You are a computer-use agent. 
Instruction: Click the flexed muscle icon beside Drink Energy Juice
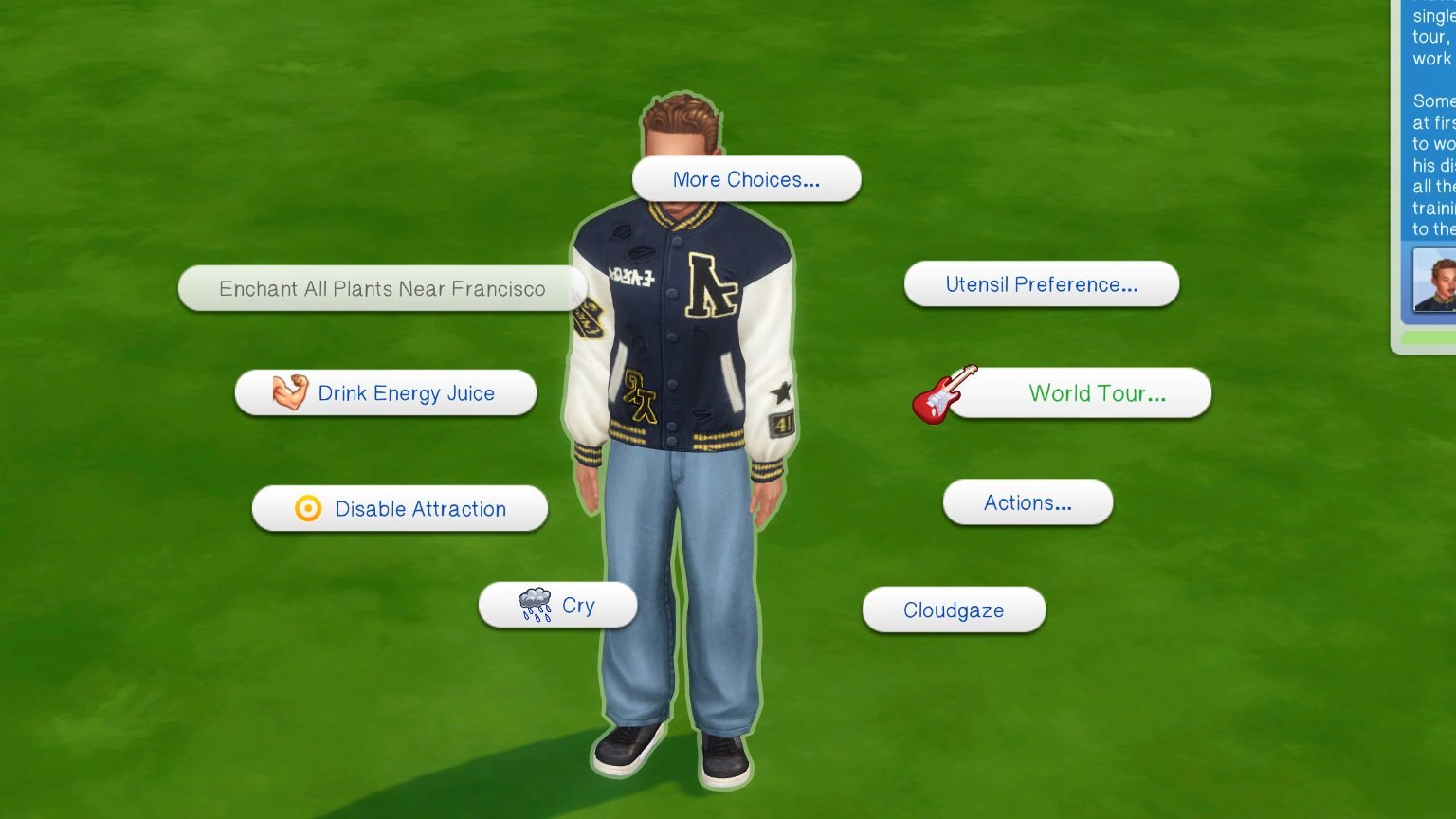tap(289, 391)
